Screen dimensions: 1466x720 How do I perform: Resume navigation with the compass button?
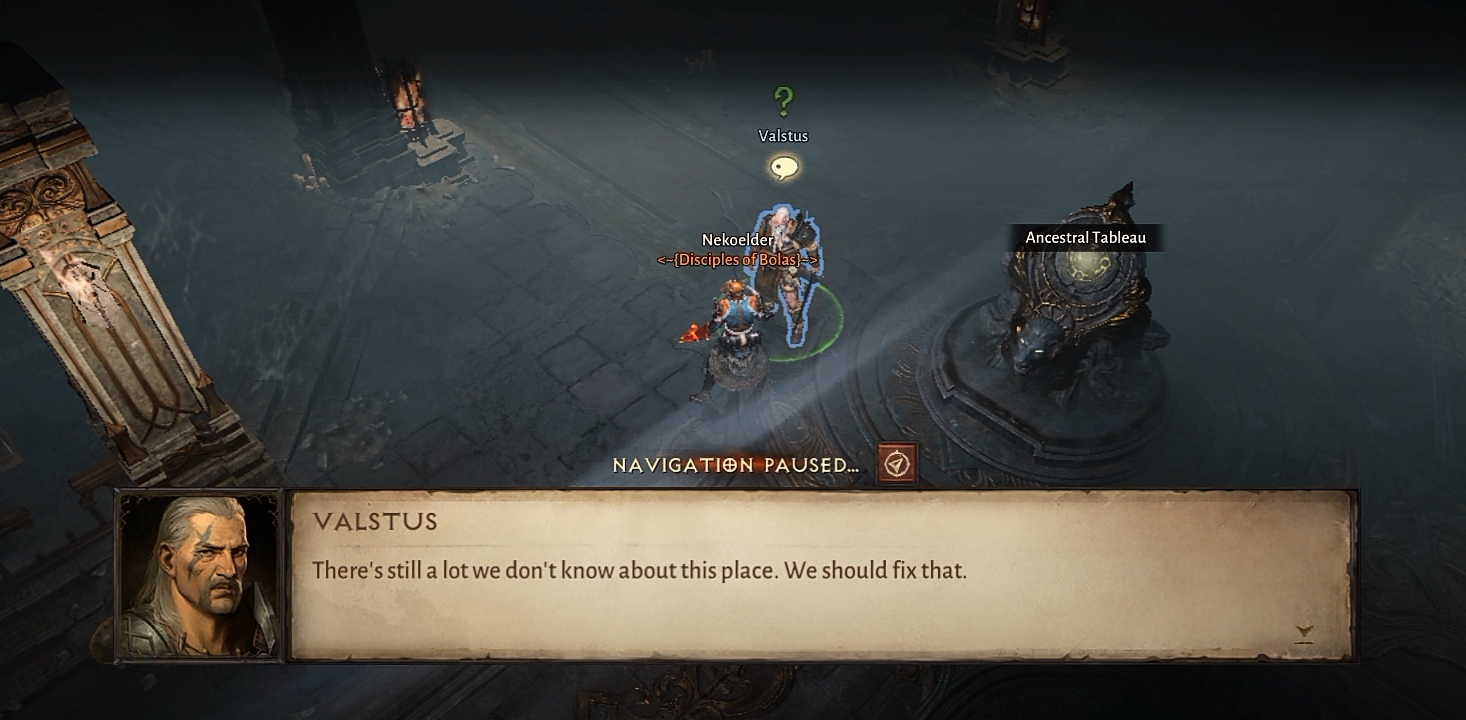pos(897,465)
